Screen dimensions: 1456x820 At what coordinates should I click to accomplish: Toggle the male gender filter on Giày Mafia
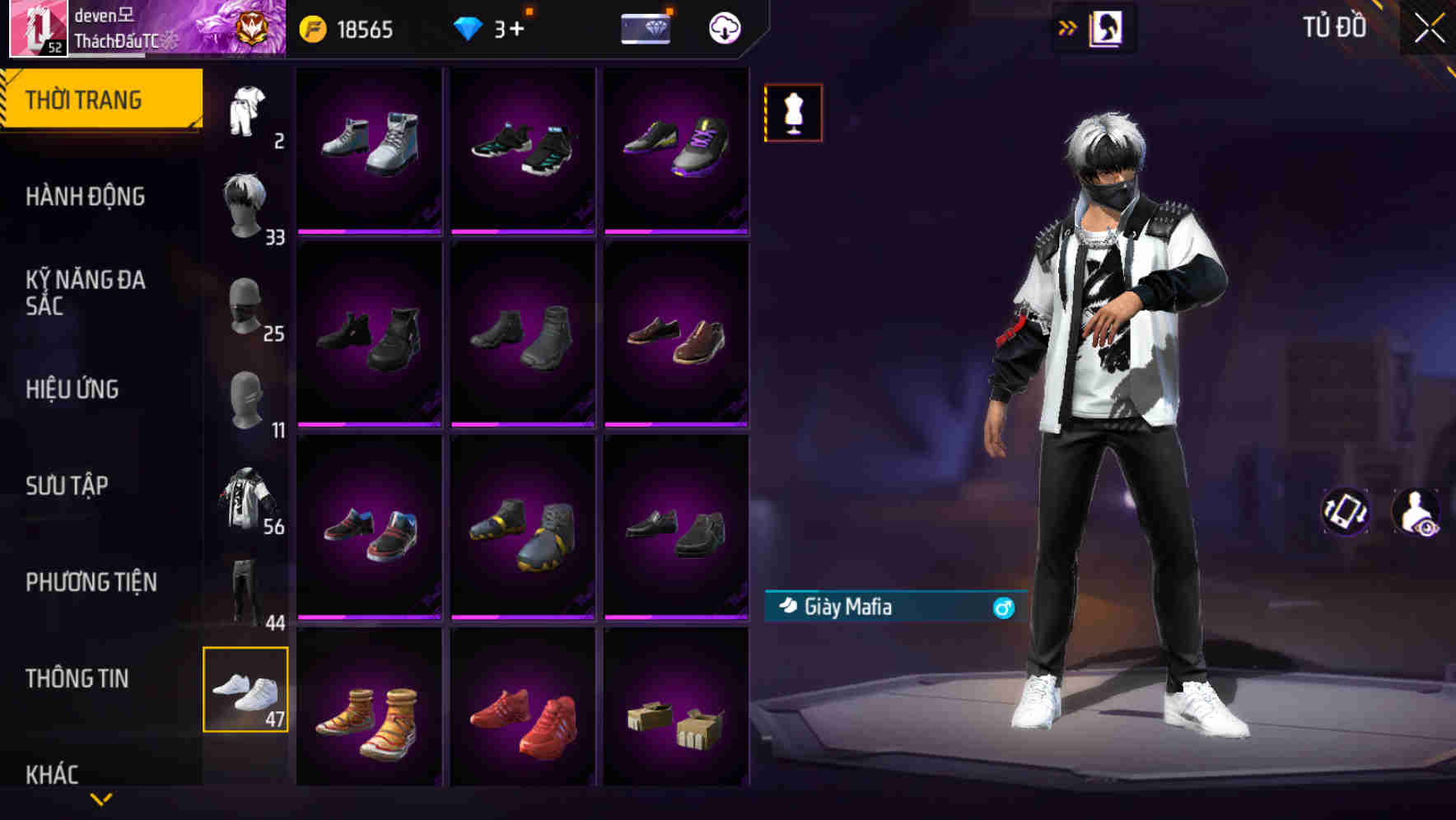click(x=1004, y=608)
